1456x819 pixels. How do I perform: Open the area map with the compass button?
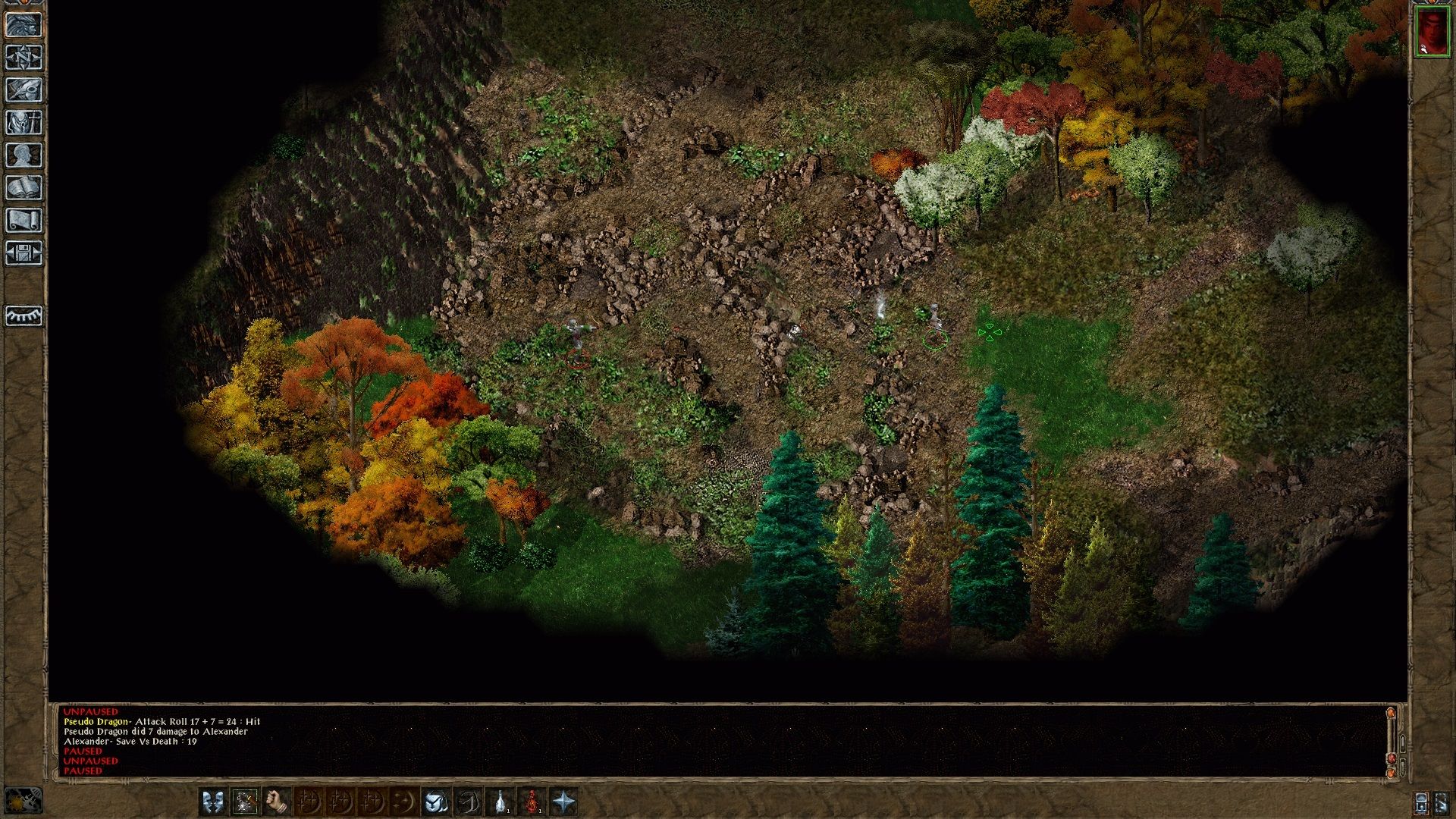(24, 58)
